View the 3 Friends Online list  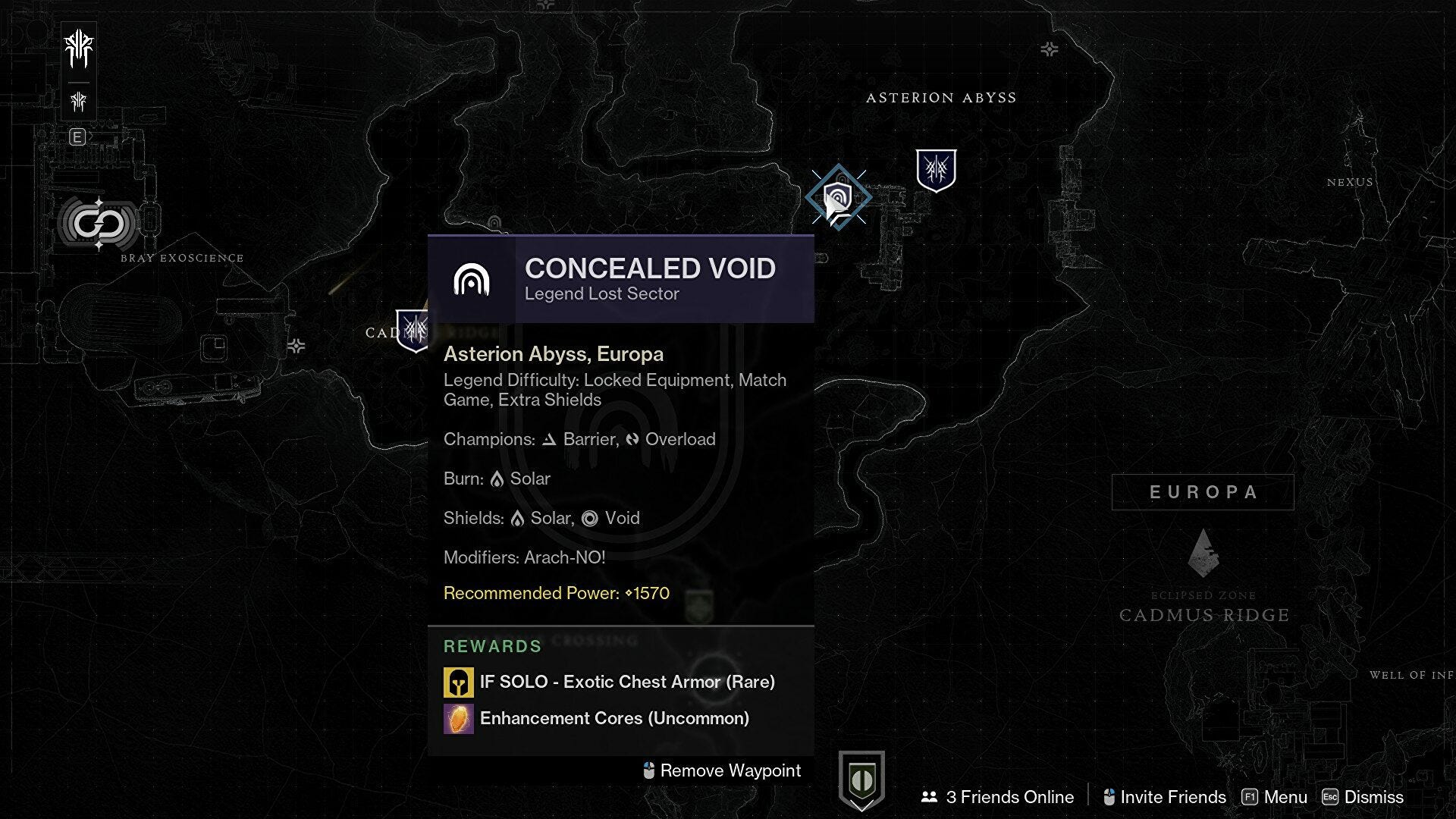tap(999, 797)
